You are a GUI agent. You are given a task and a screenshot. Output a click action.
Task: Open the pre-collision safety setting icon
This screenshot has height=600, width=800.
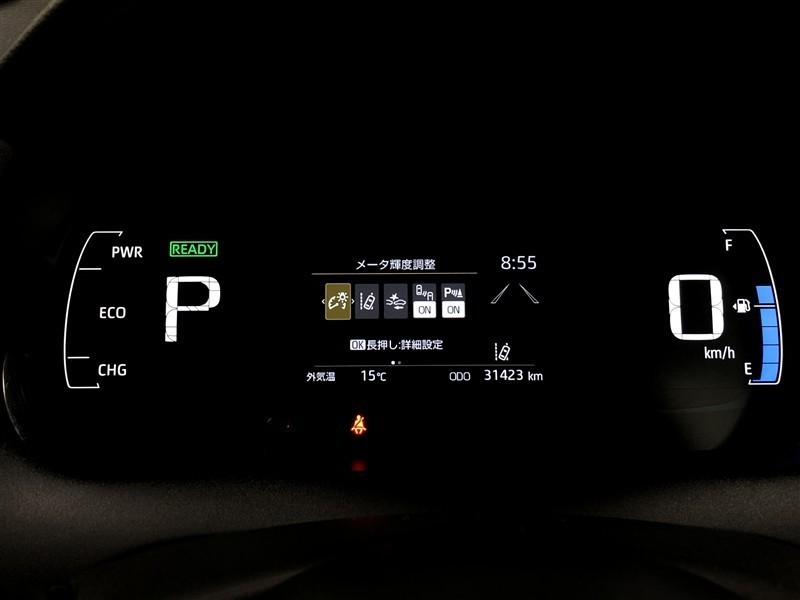pos(396,300)
